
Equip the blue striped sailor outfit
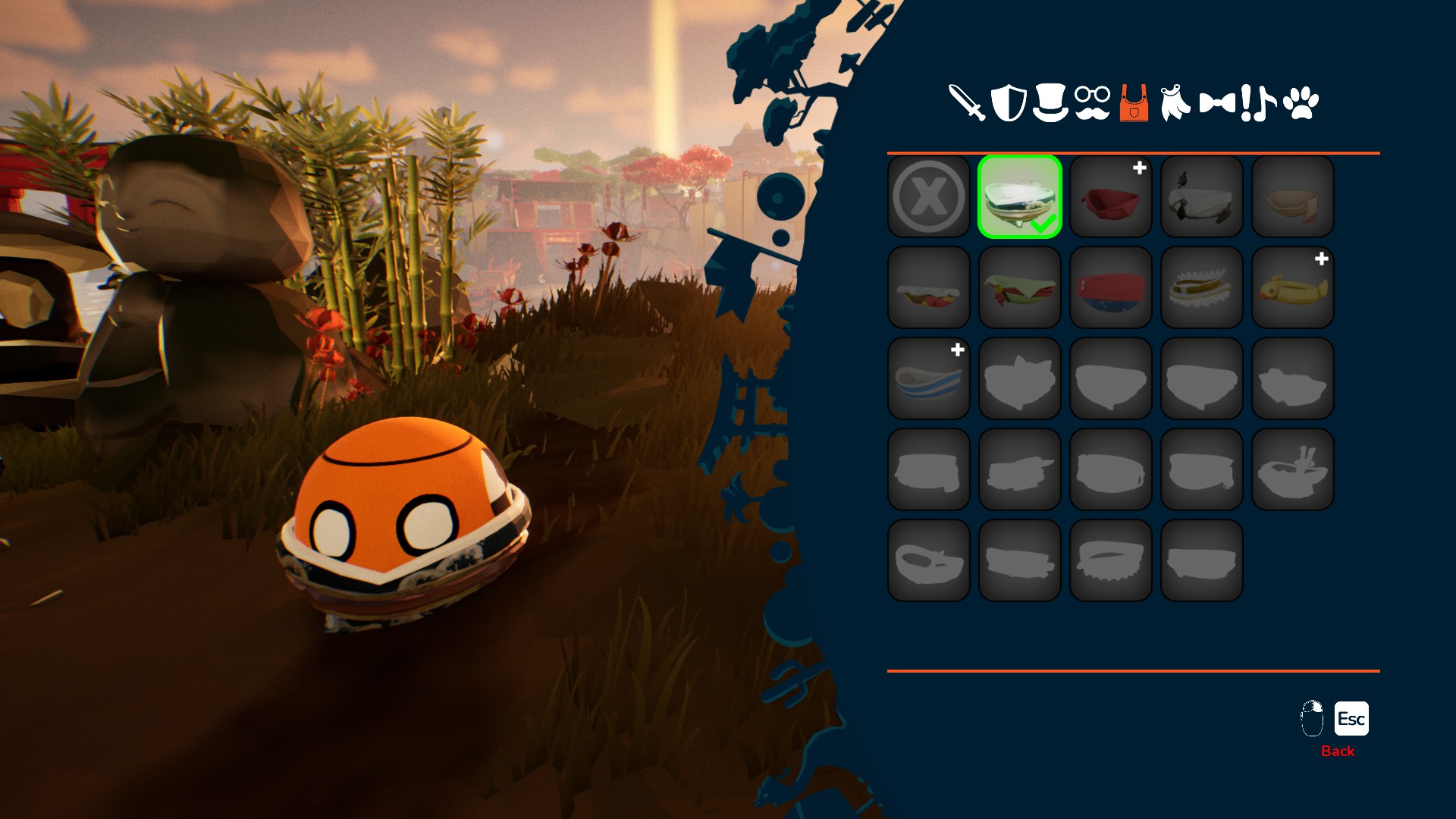929,378
